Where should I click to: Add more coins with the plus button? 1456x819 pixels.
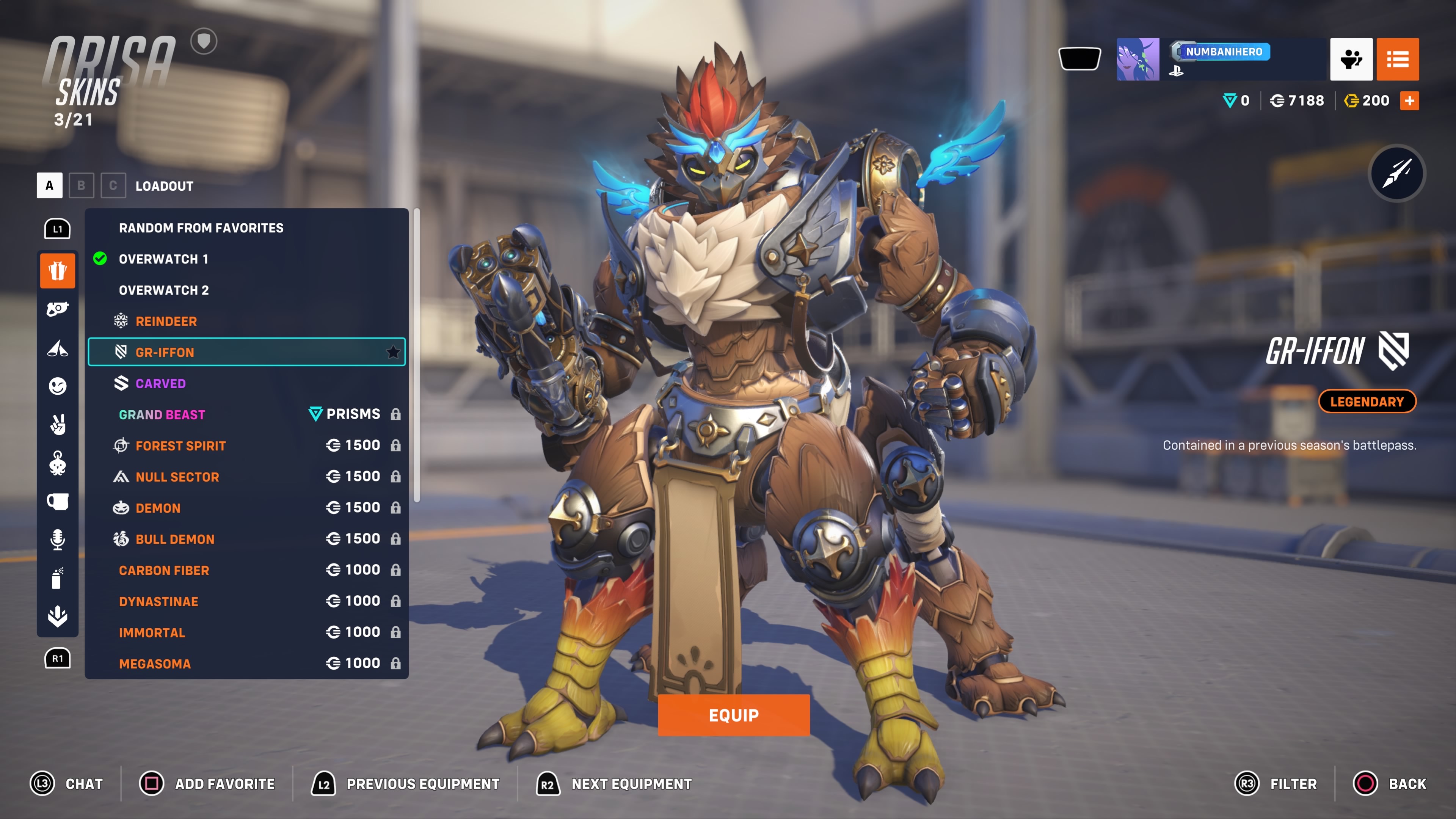(x=1409, y=100)
